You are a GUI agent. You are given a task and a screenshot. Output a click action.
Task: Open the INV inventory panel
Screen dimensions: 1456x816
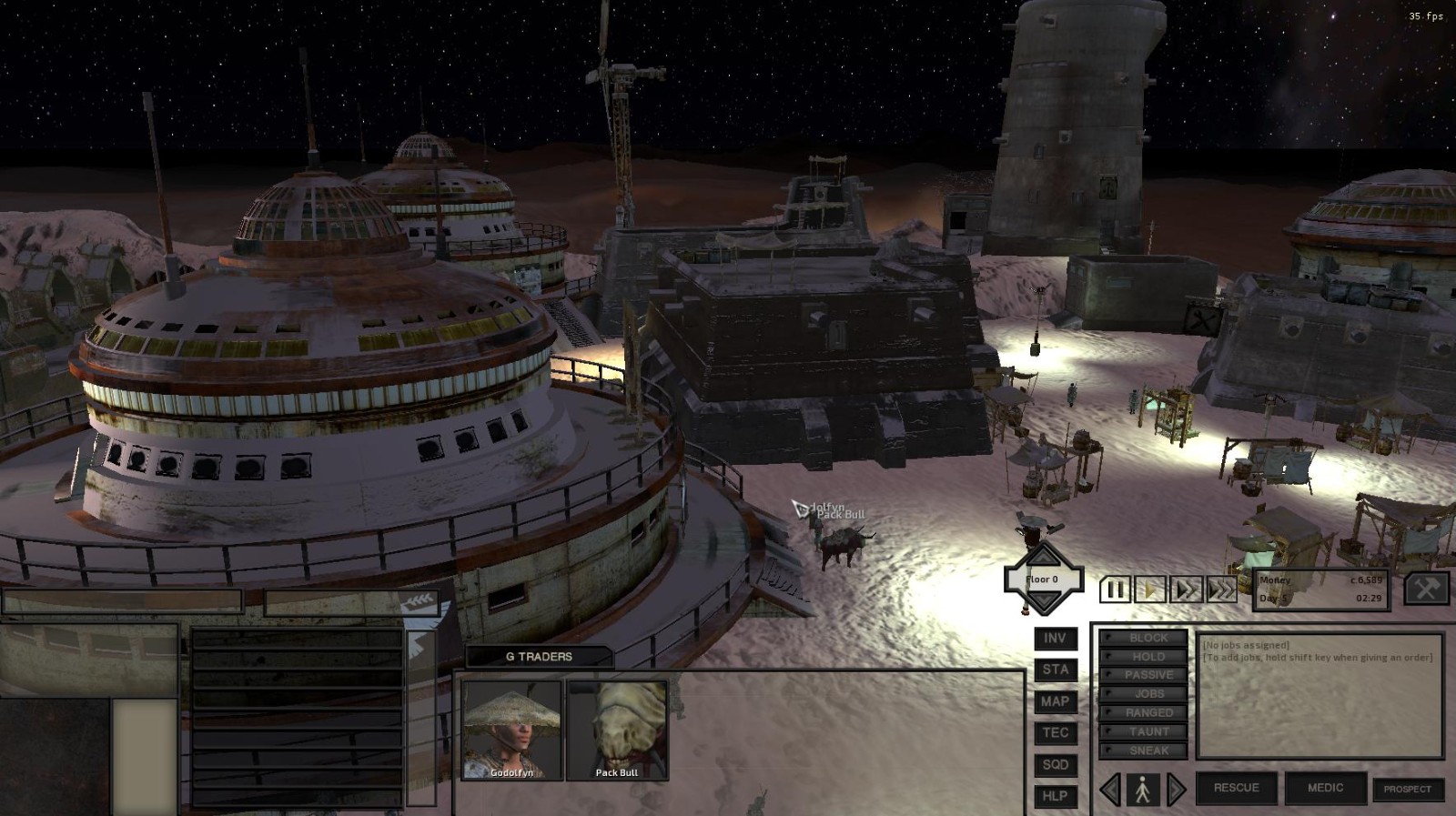[x=1056, y=639]
